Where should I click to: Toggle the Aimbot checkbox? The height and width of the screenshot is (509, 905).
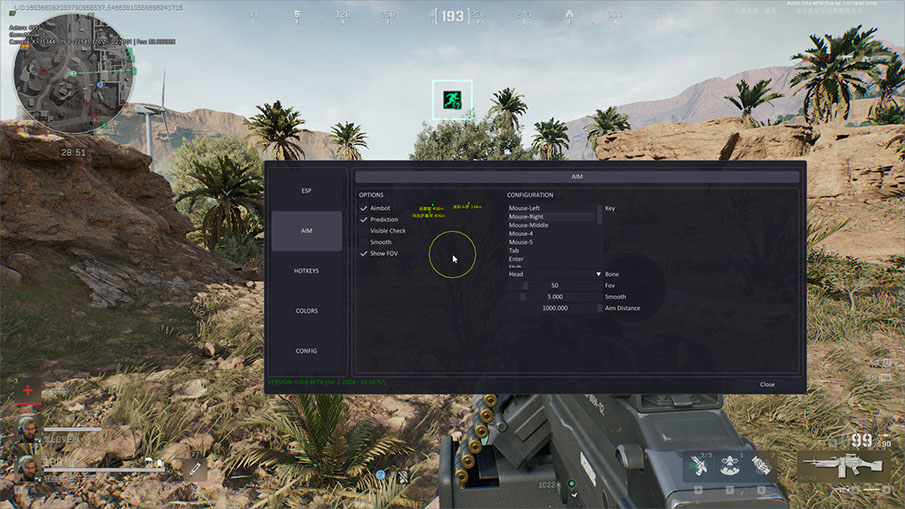[x=364, y=208]
